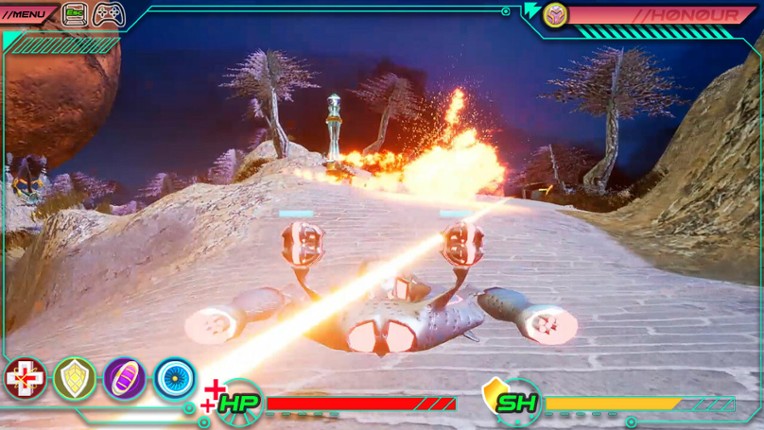Open the gamepad controls icon
Image resolution: width=764 pixels, height=430 pixels.
point(109,14)
